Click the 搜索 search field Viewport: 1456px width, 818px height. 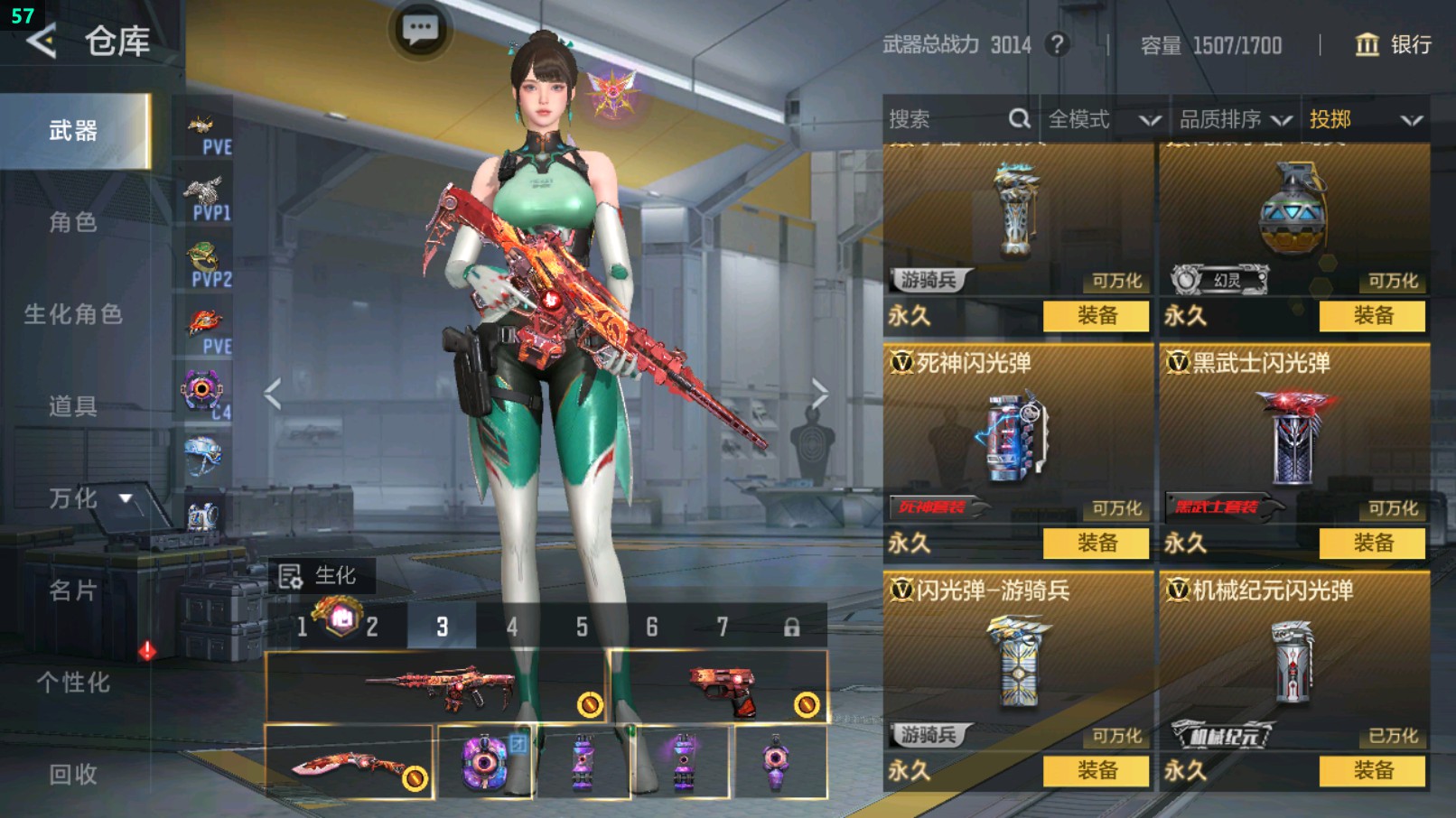[x=948, y=119]
